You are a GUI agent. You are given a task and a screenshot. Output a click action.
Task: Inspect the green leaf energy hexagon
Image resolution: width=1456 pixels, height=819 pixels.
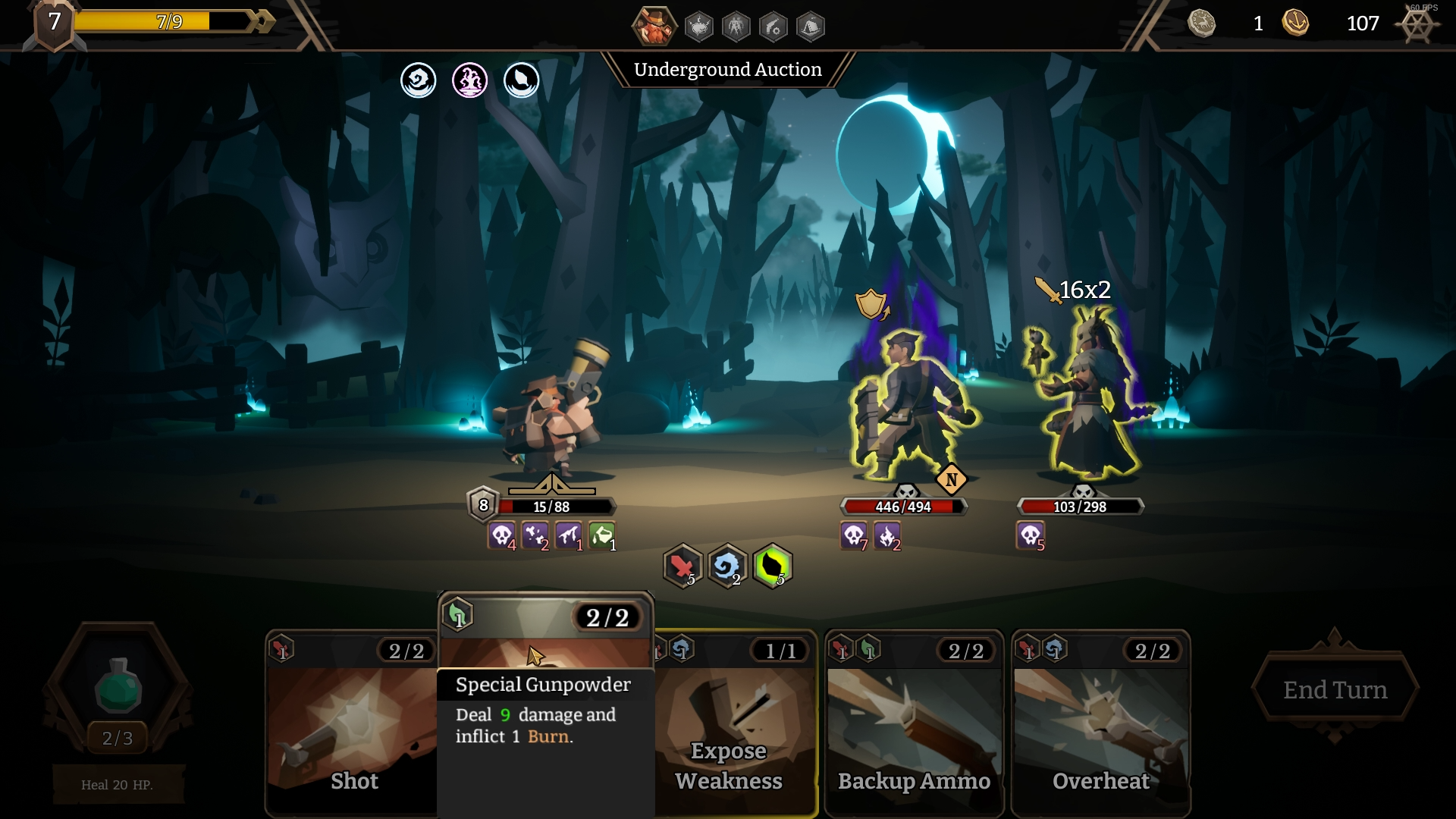[x=773, y=566]
